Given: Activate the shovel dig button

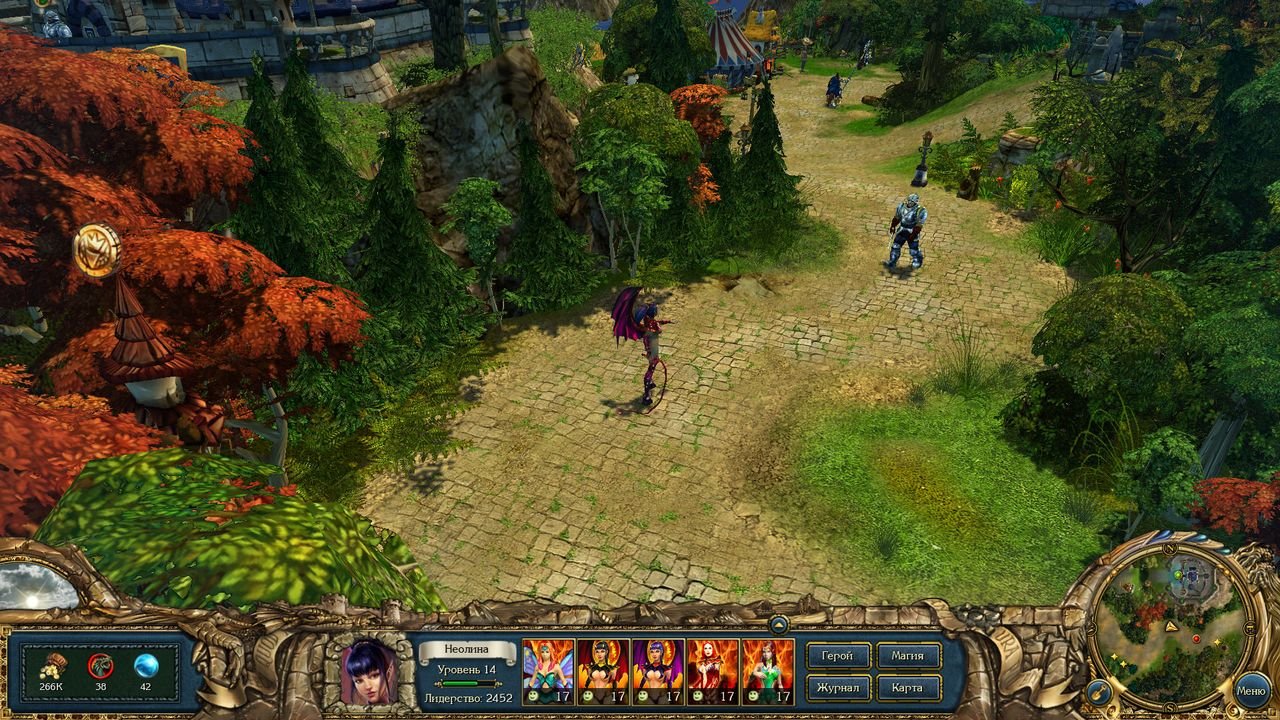Looking at the screenshot, I should coord(1099,691).
